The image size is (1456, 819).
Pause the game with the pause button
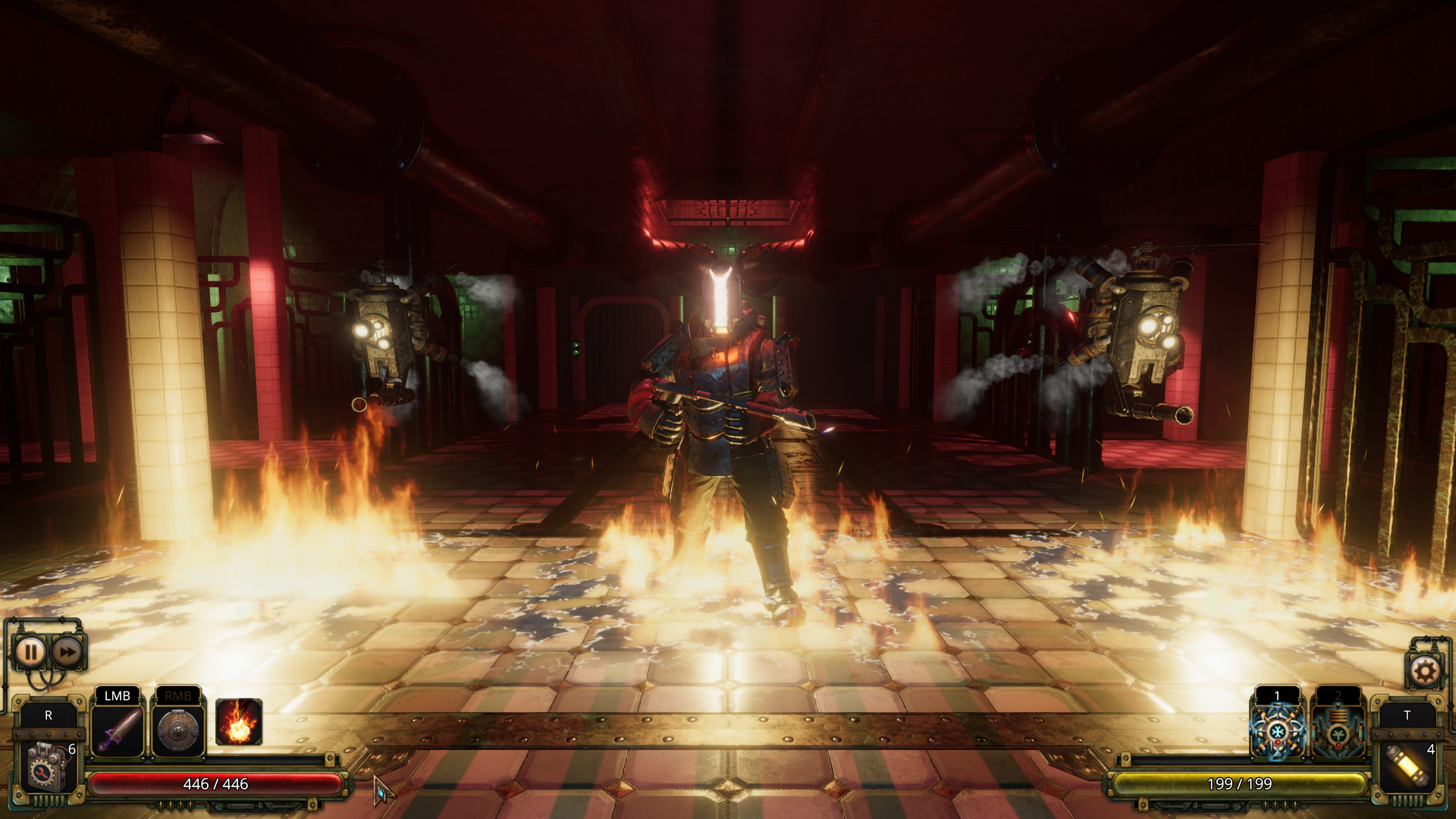(30, 652)
